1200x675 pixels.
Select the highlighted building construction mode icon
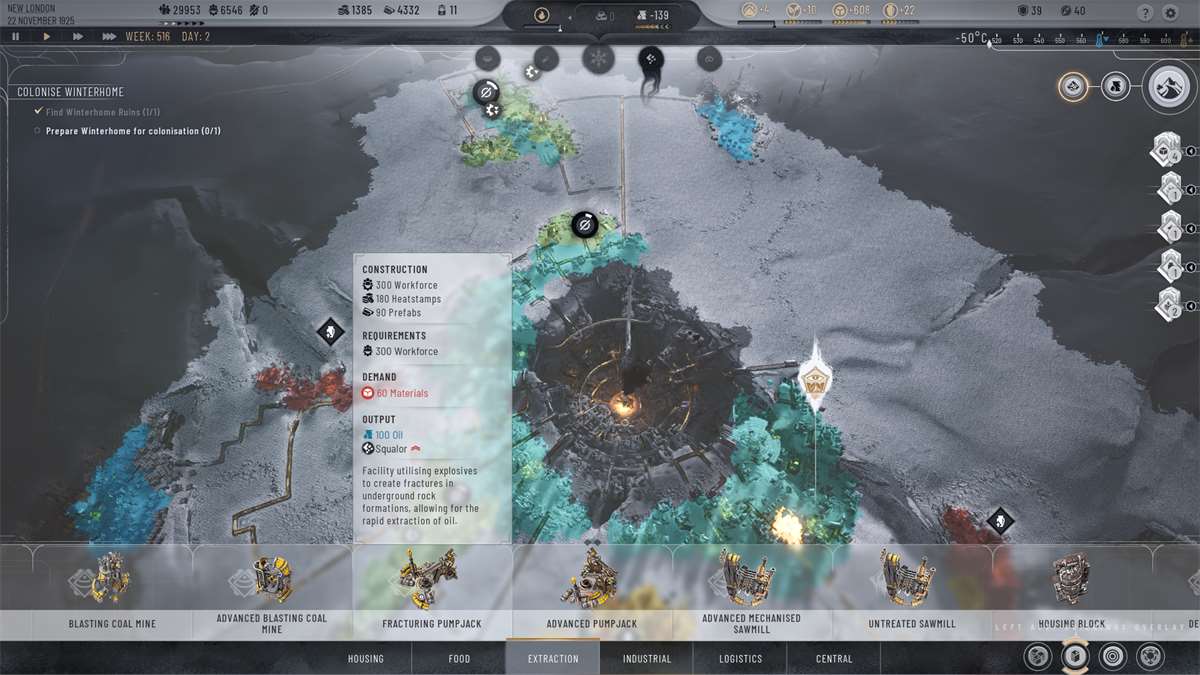pyautogui.click(x=1074, y=656)
